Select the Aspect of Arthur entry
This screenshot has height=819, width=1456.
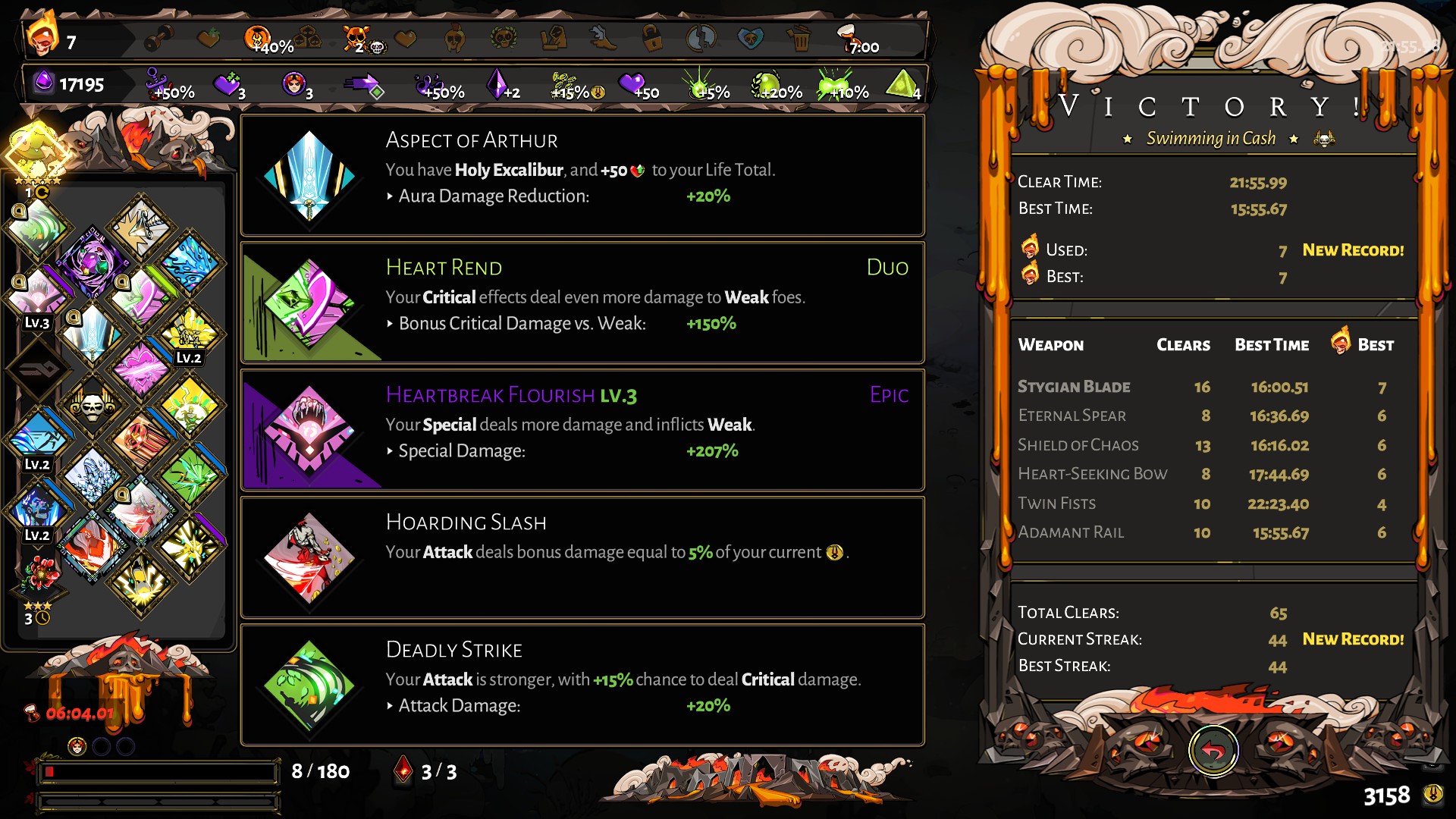click(x=582, y=175)
